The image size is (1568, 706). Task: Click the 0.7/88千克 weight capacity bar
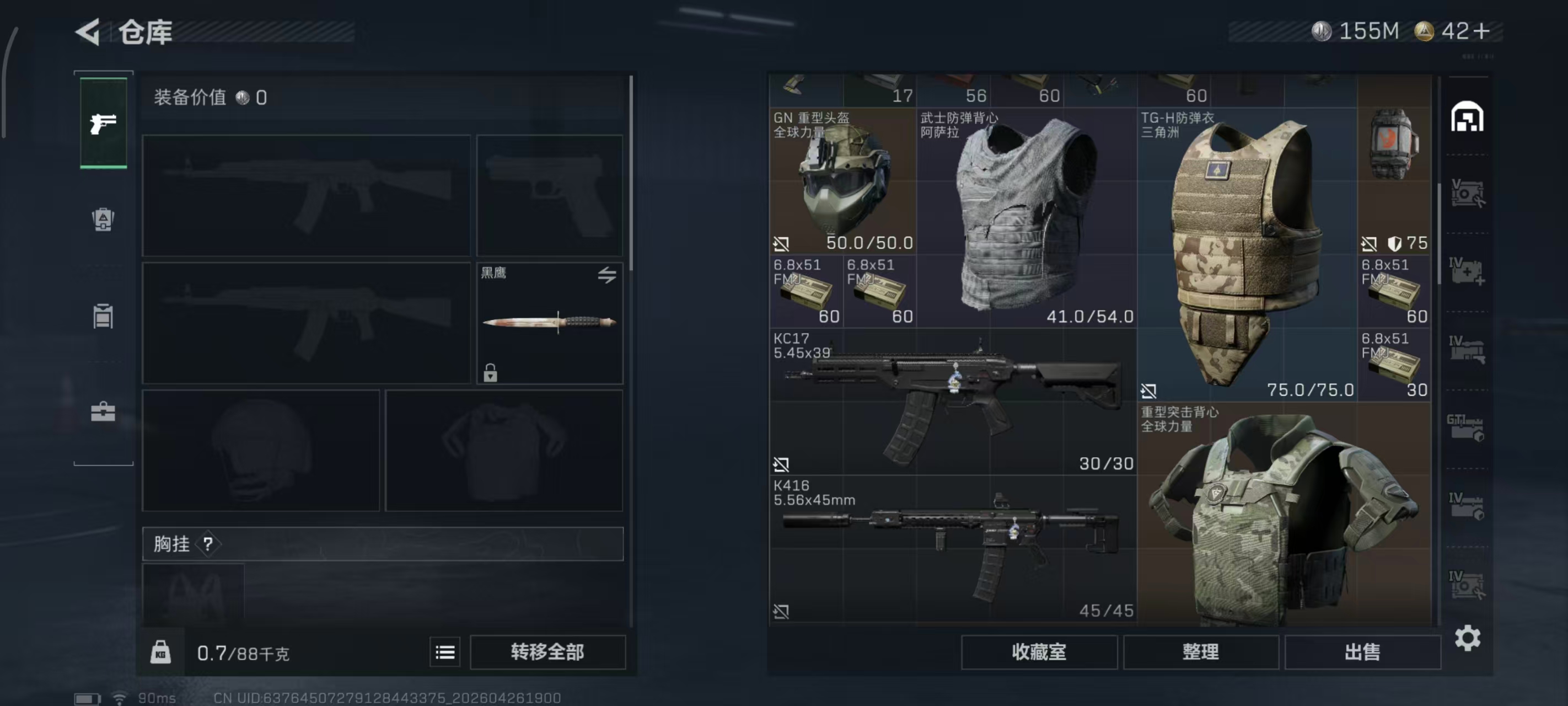pos(244,651)
